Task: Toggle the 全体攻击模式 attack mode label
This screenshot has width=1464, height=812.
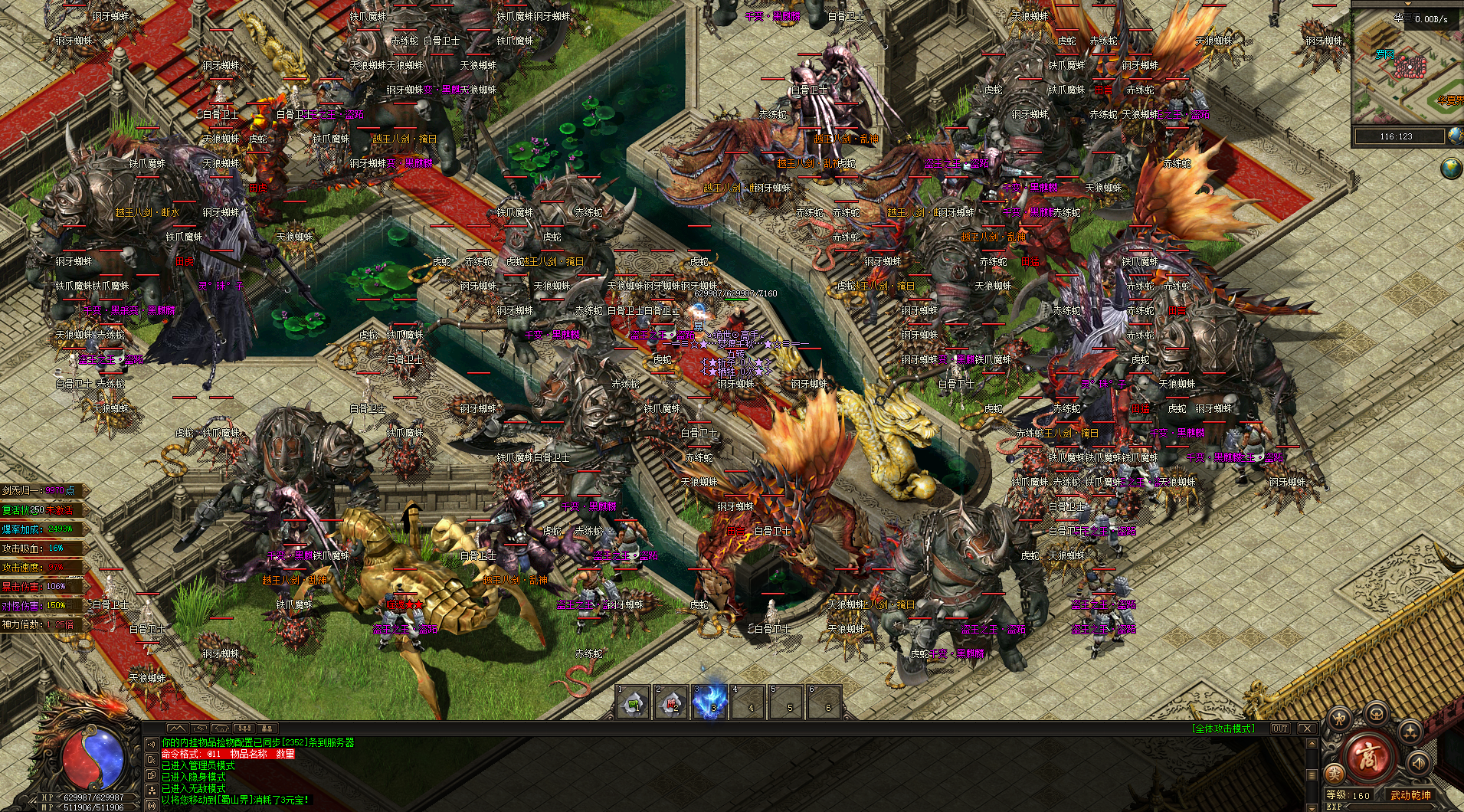Action: point(1223,729)
